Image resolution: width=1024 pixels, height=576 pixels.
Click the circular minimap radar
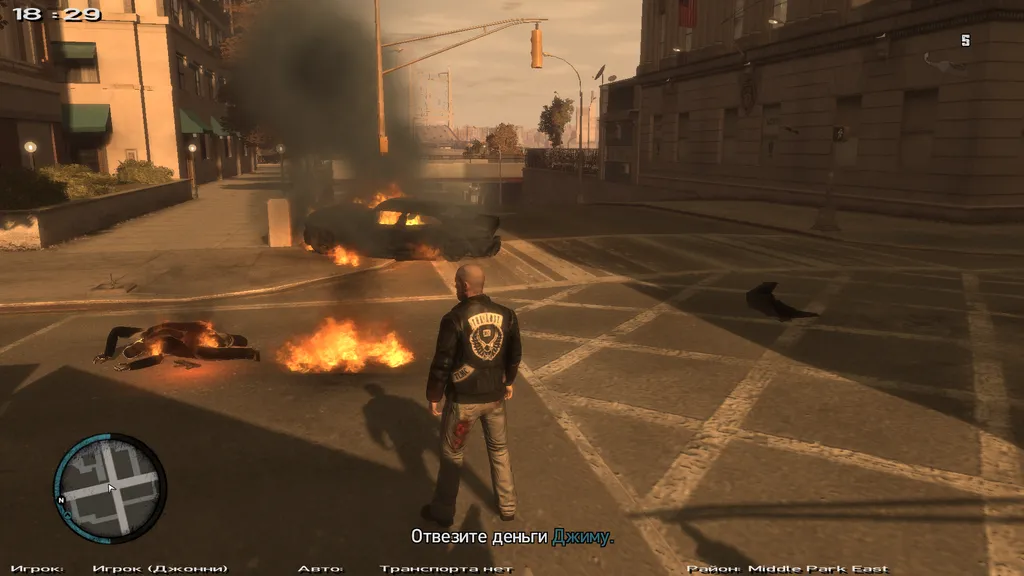tap(109, 488)
